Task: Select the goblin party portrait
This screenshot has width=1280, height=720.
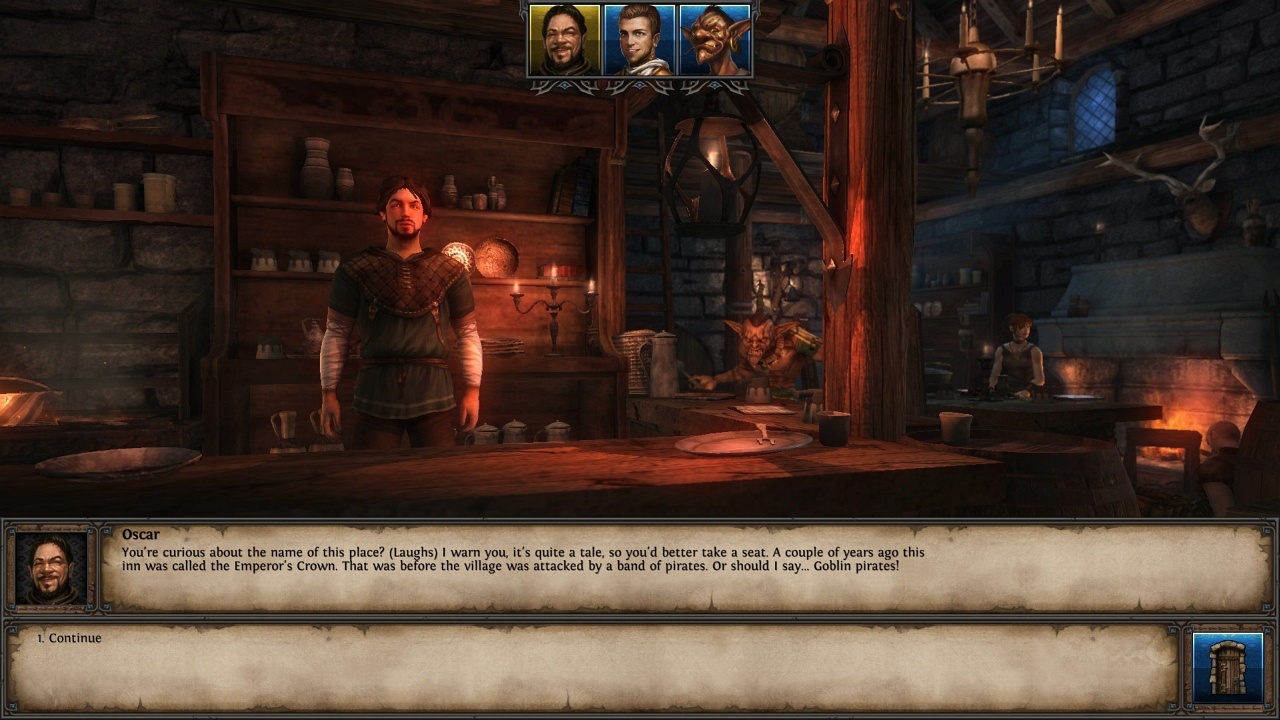Action: [715, 40]
